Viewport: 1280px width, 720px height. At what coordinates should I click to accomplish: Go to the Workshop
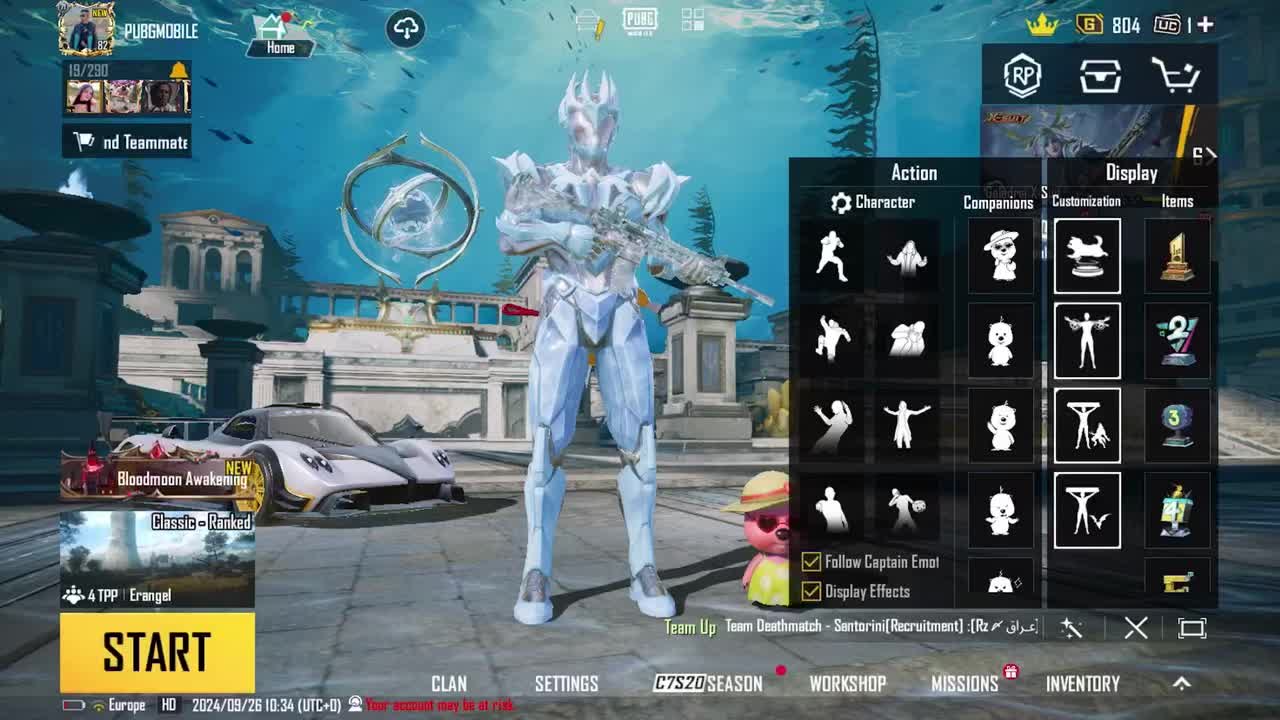(847, 684)
